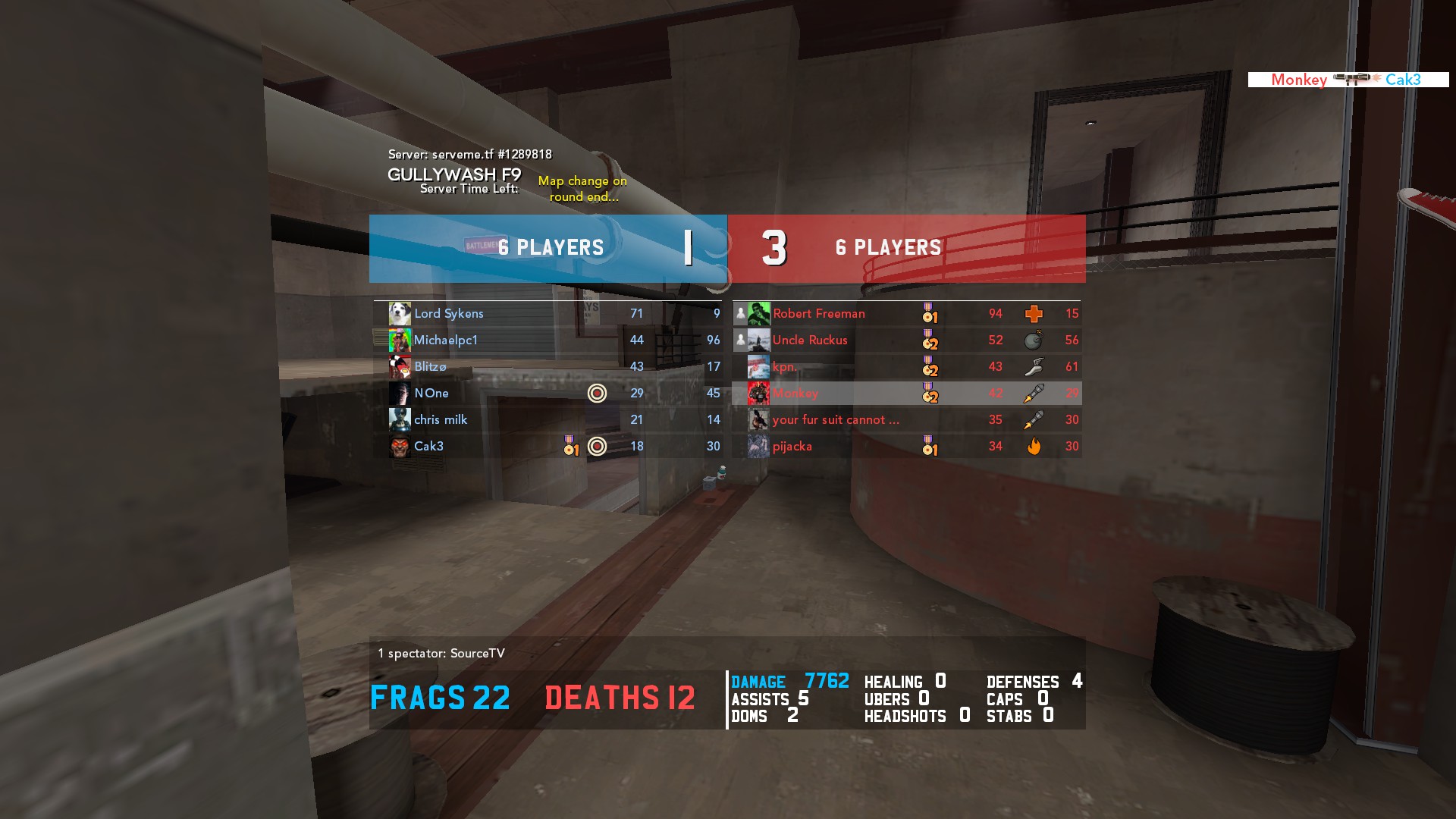Click the Monkey killed Cak3 killfeed notice
The width and height of the screenshot is (1456, 819).
(1348, 80)
